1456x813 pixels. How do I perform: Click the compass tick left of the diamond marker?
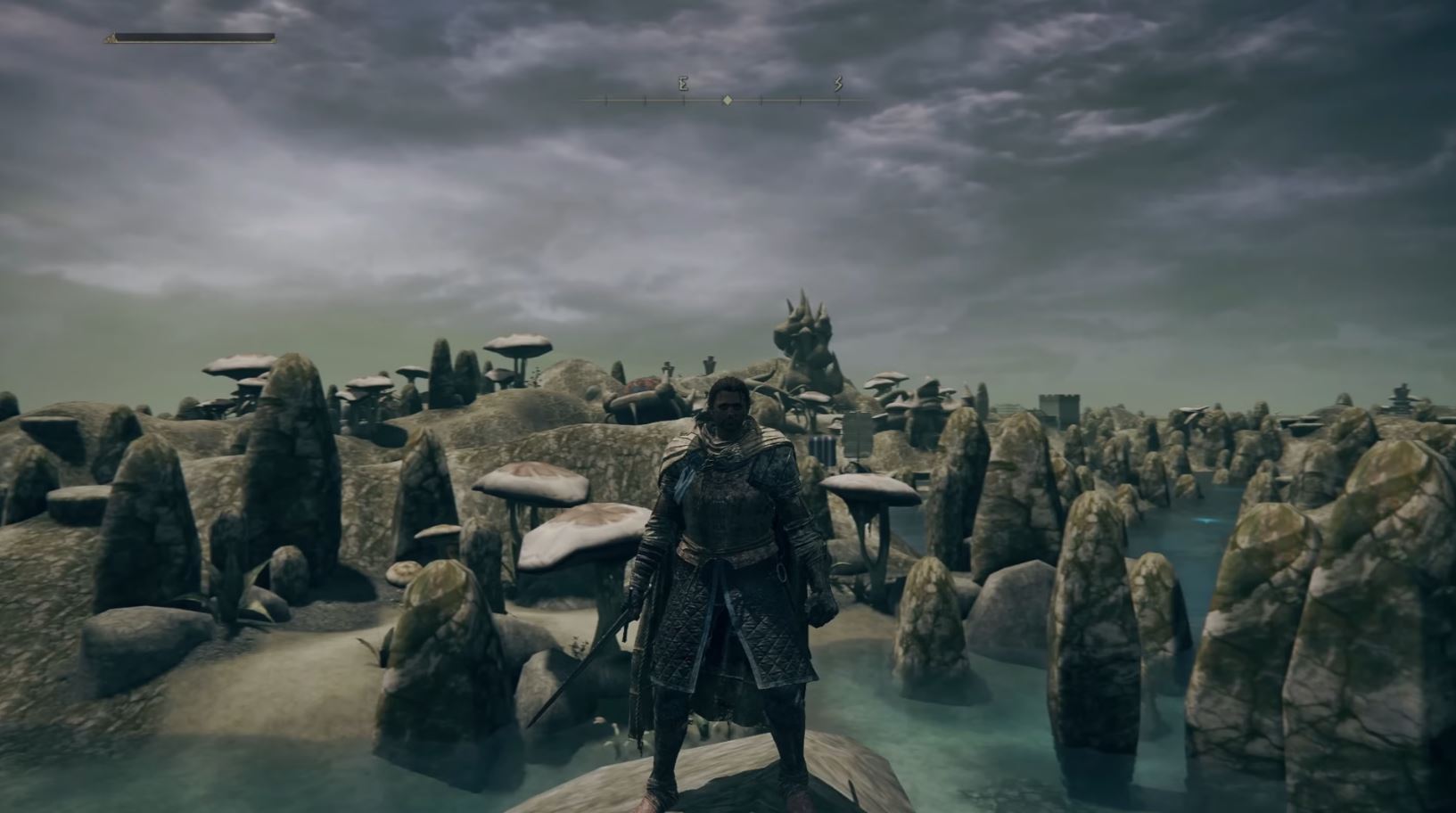pos(684,101)
